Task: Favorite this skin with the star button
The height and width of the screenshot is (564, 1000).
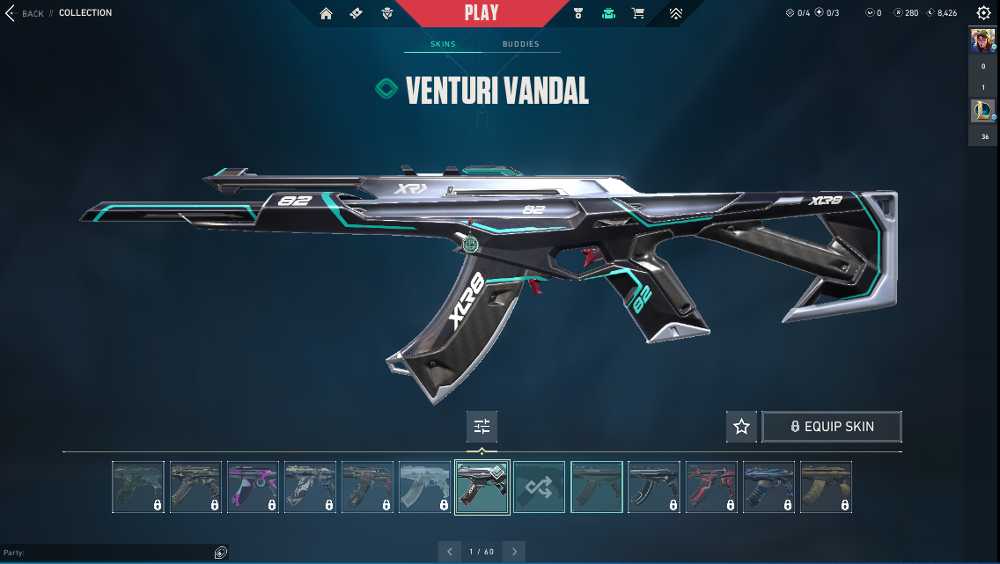Action: tap(741, 427)
